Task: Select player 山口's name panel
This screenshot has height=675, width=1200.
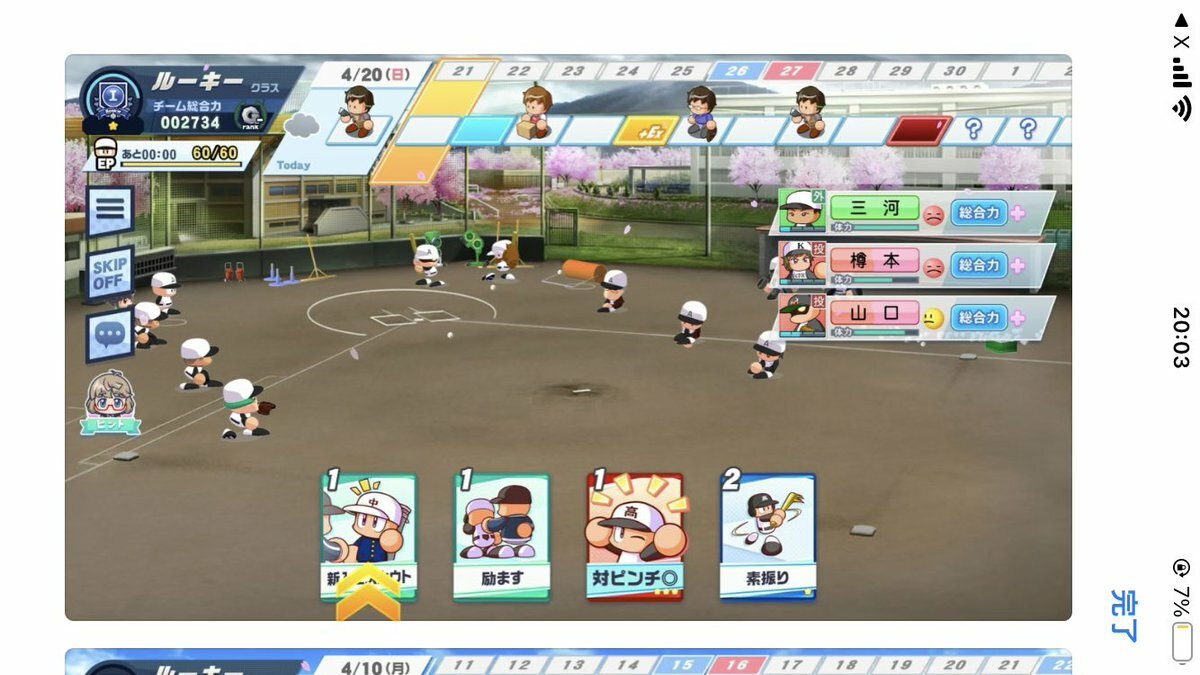Action: (873, 313)
